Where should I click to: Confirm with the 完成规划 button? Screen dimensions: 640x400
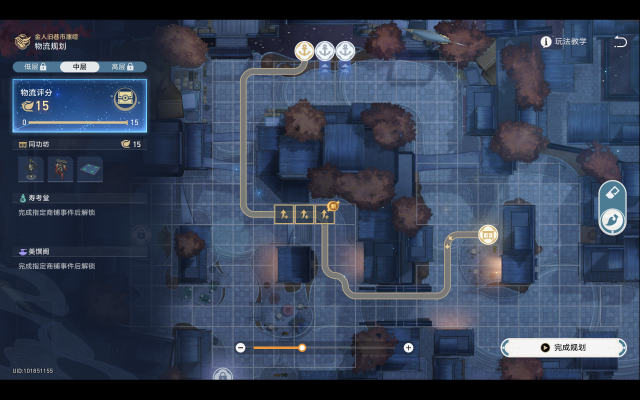point(563,347)
